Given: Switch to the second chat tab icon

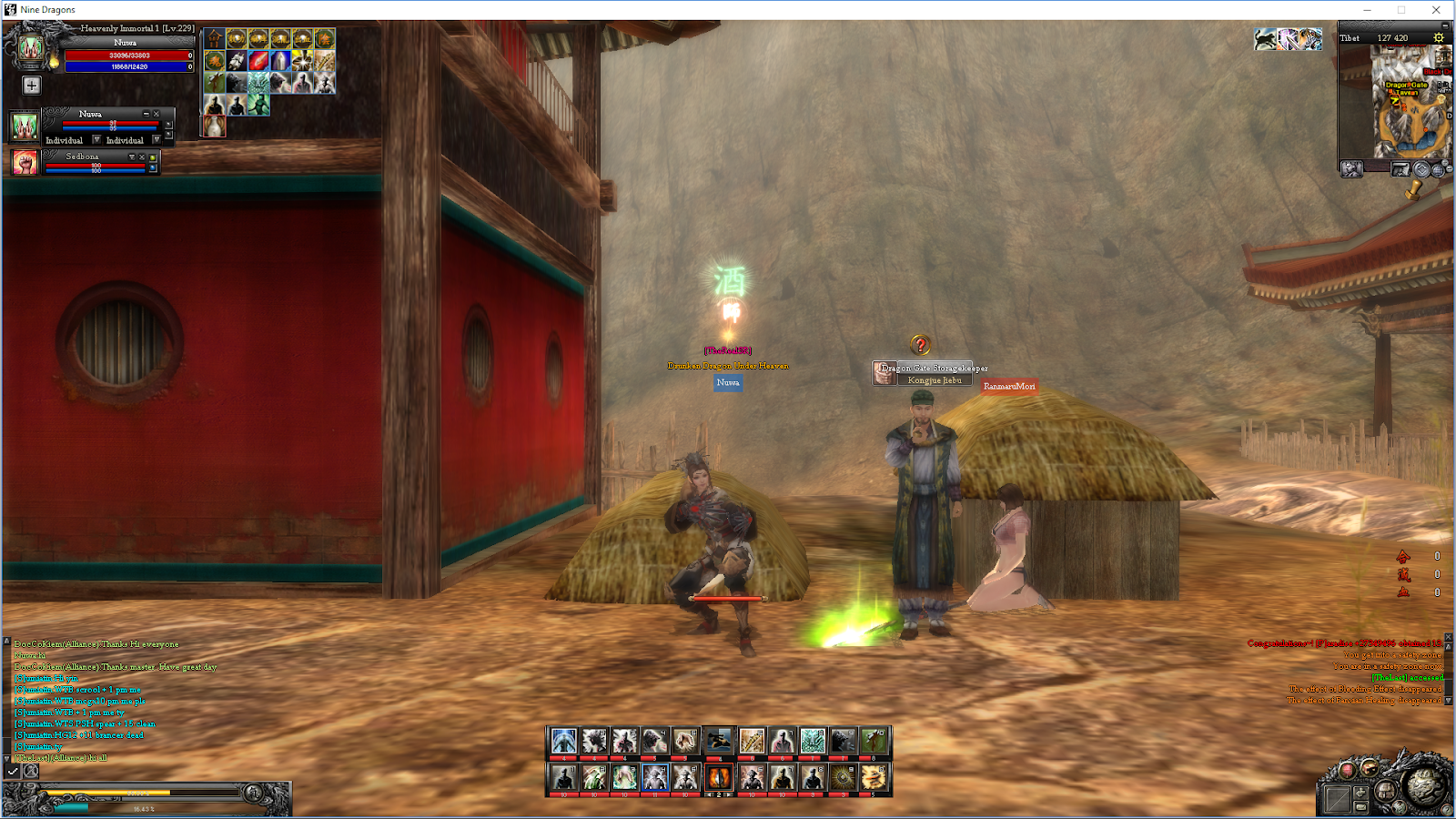Looking at the screenshot, I should pyautogui.click(x=30, y=772).
